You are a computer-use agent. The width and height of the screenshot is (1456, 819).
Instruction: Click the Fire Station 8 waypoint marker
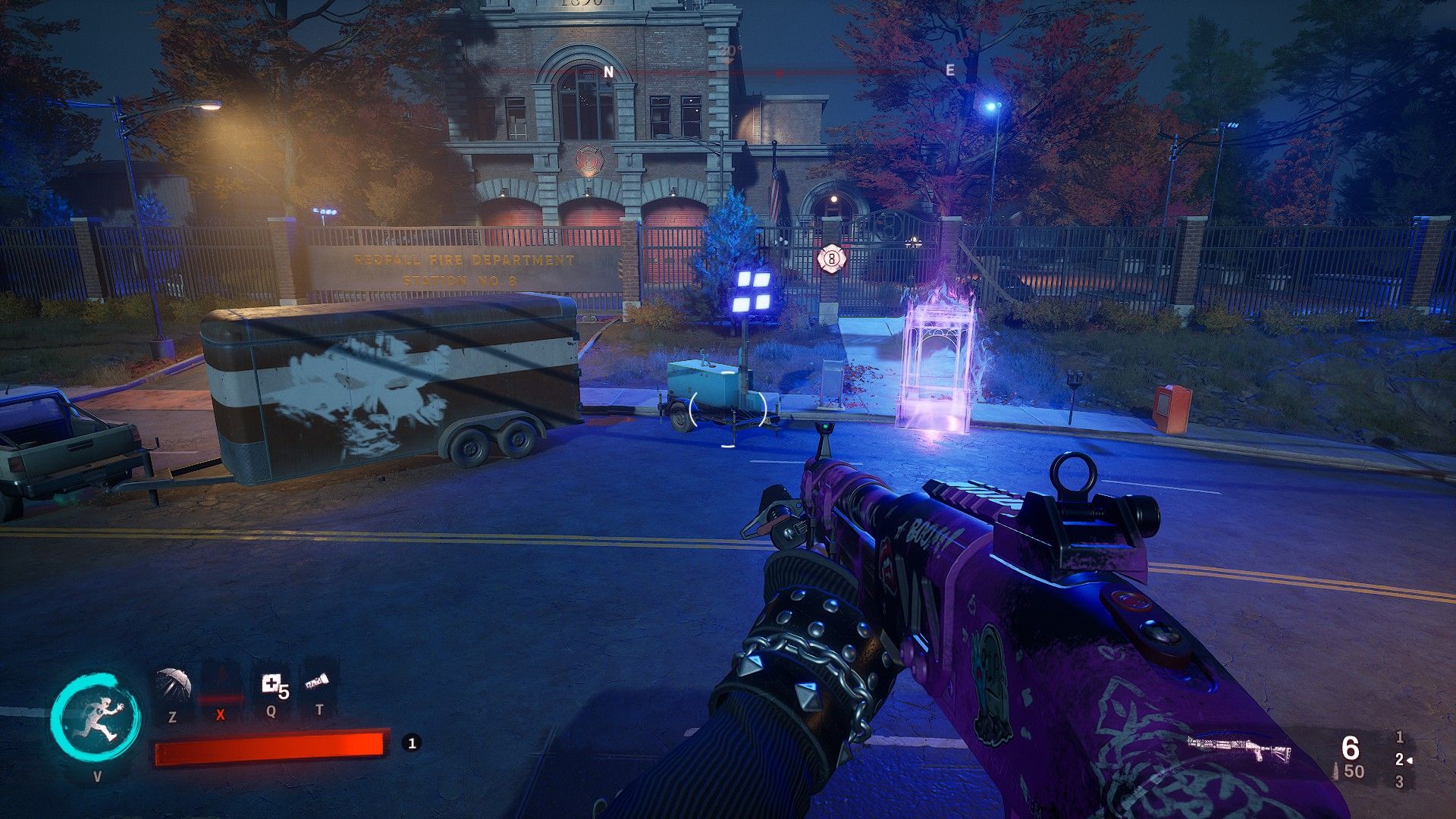(831, 259)
